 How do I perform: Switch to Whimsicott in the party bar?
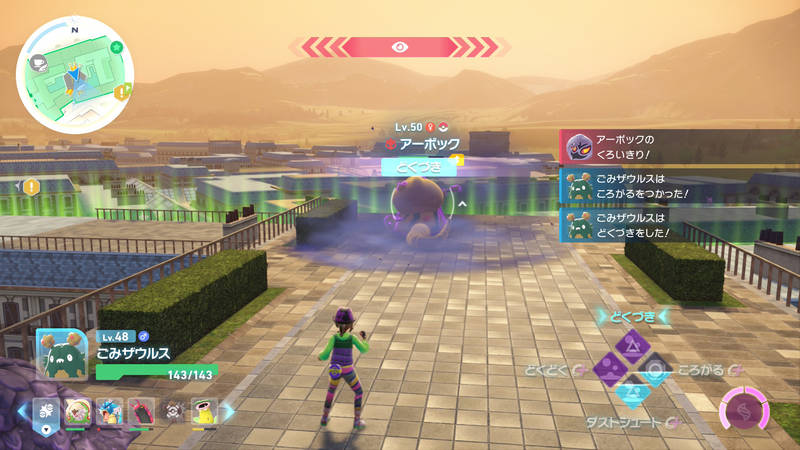pyautogui.click(x=78, y=411)
